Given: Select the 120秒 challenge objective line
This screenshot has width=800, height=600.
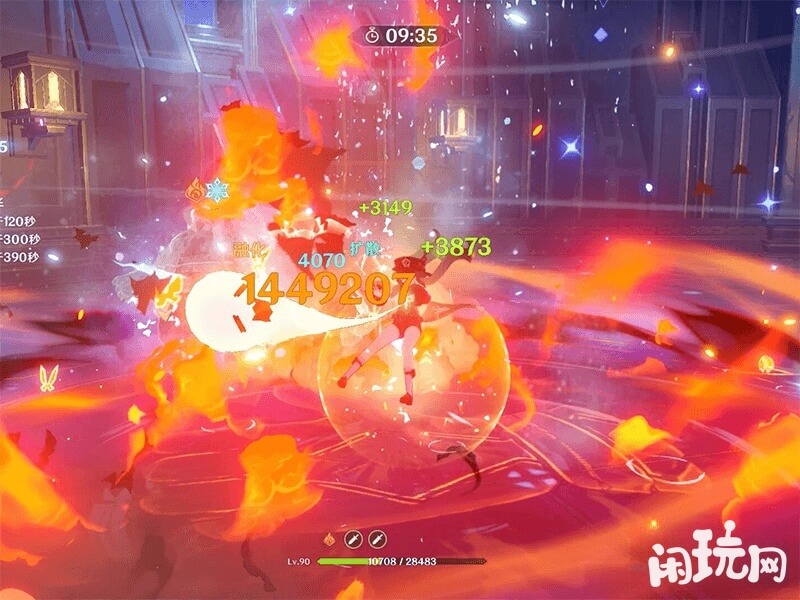Looking at the screenshot, I should [19, 221].
